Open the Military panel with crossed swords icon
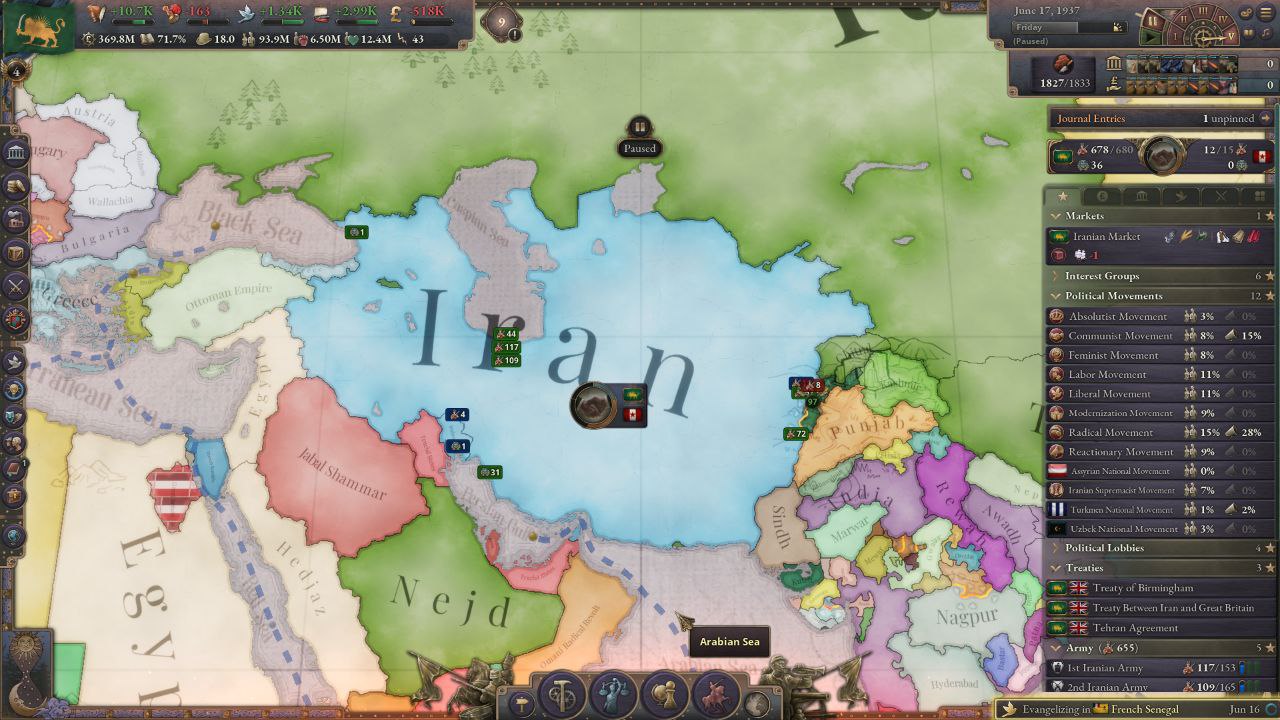 (16, 287)
